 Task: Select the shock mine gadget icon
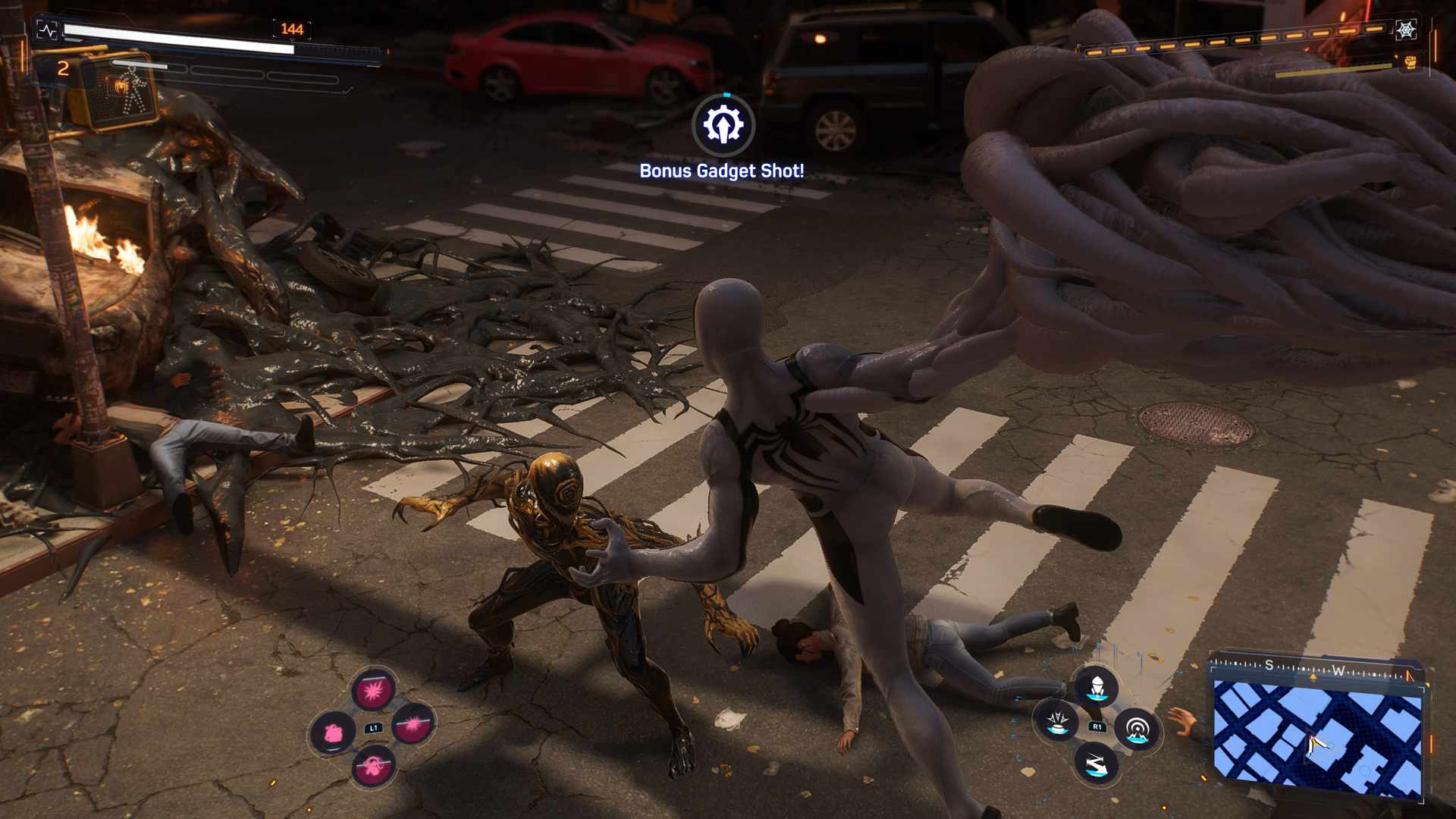tap(1057, 721)
